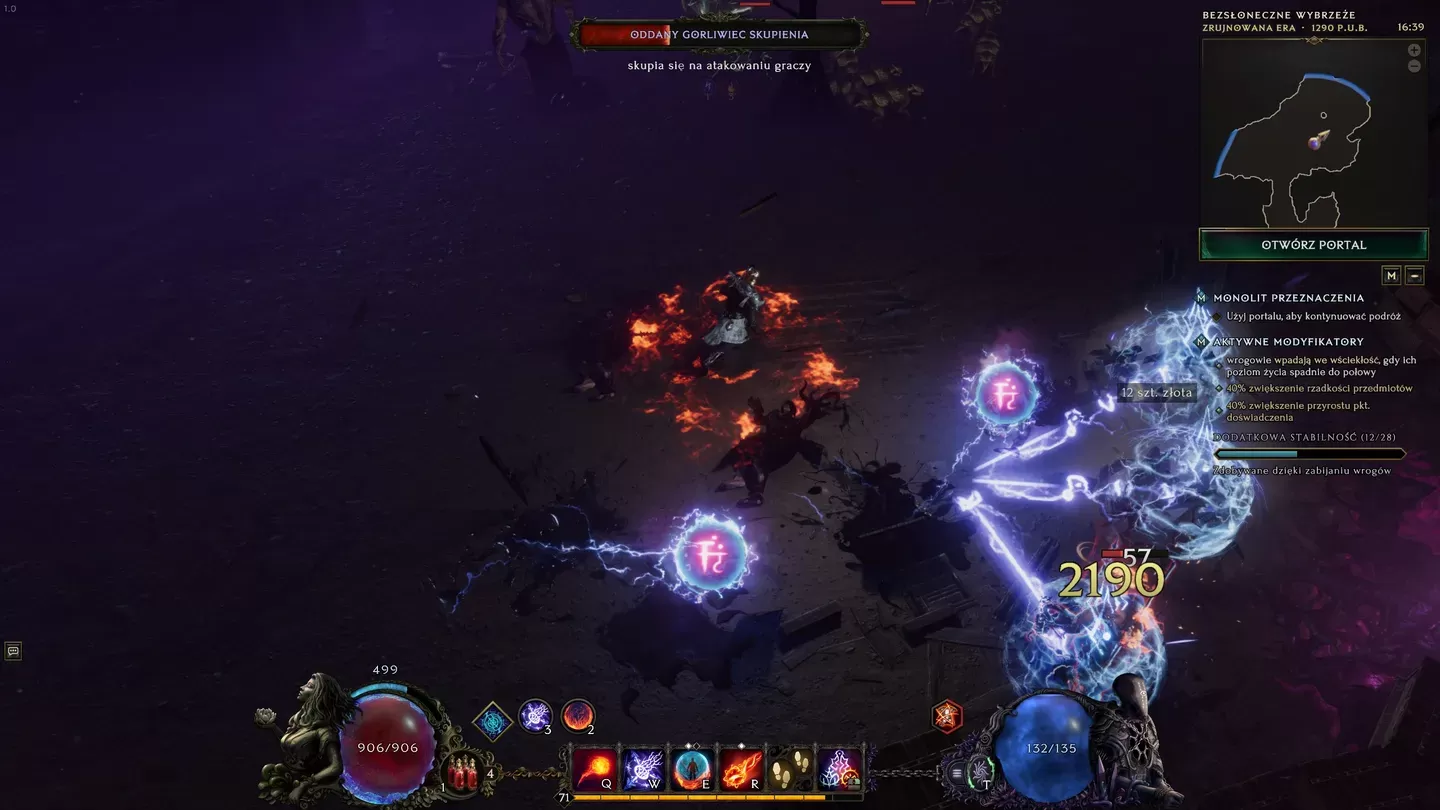Toggle the M button below the minimap
Viewport: 1440px width, 810px height.
tap(1391, 275)
